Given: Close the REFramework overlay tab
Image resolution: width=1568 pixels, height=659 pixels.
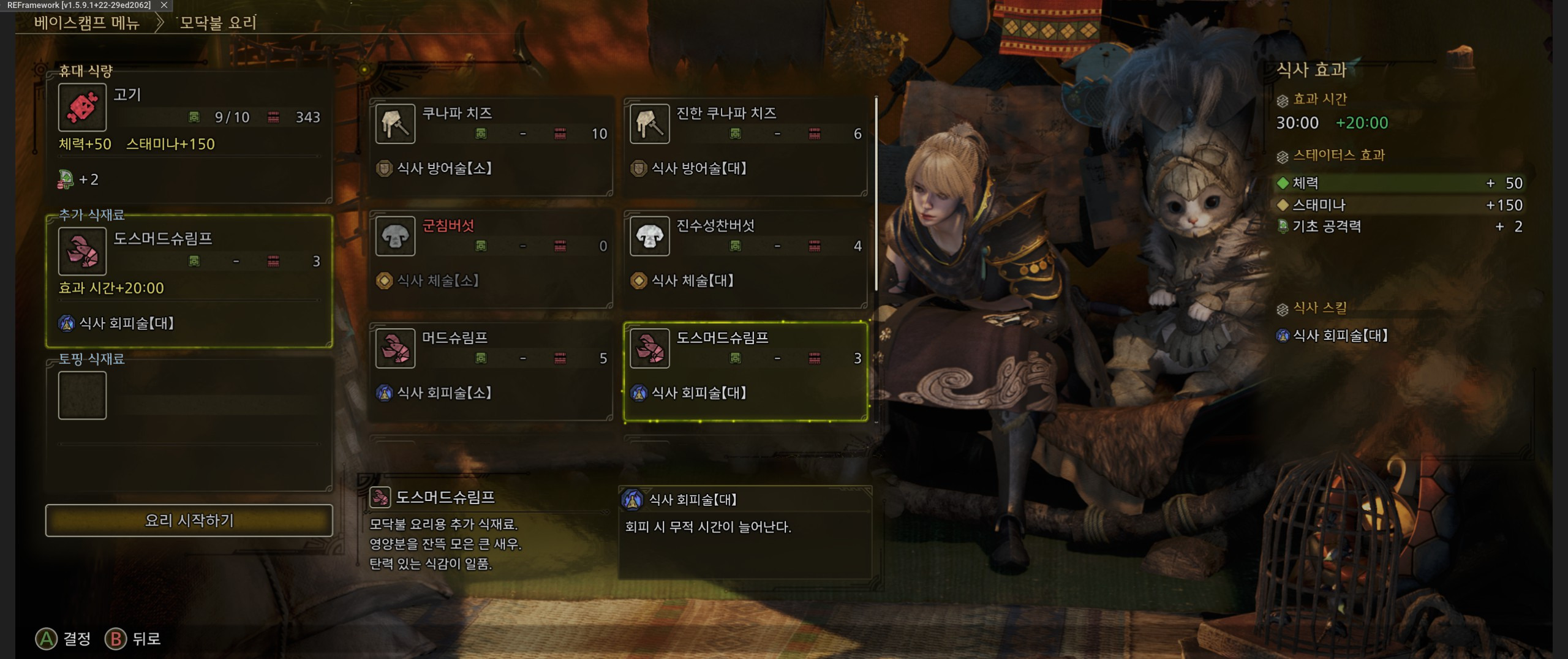Looking at the screenshot, I should click(x=164, y=5).
